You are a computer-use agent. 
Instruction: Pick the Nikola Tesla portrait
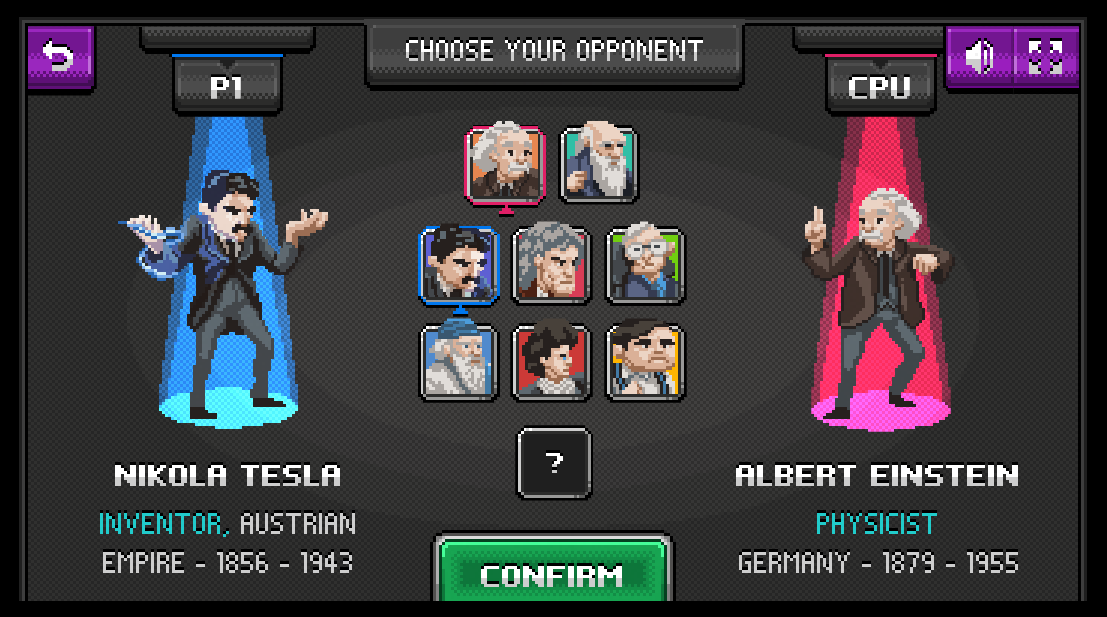(459, 265)
